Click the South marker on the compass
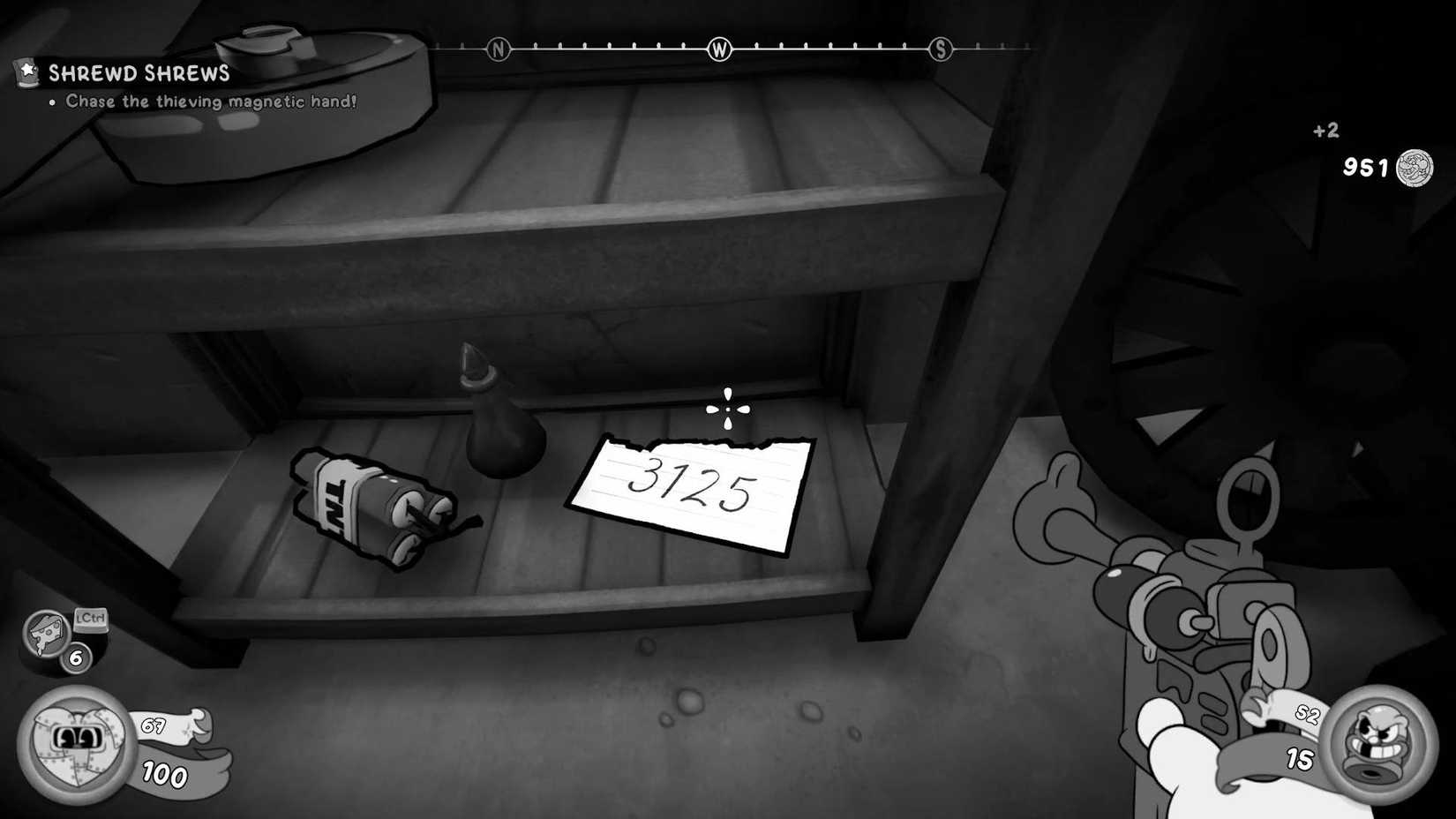 [942, 50]
